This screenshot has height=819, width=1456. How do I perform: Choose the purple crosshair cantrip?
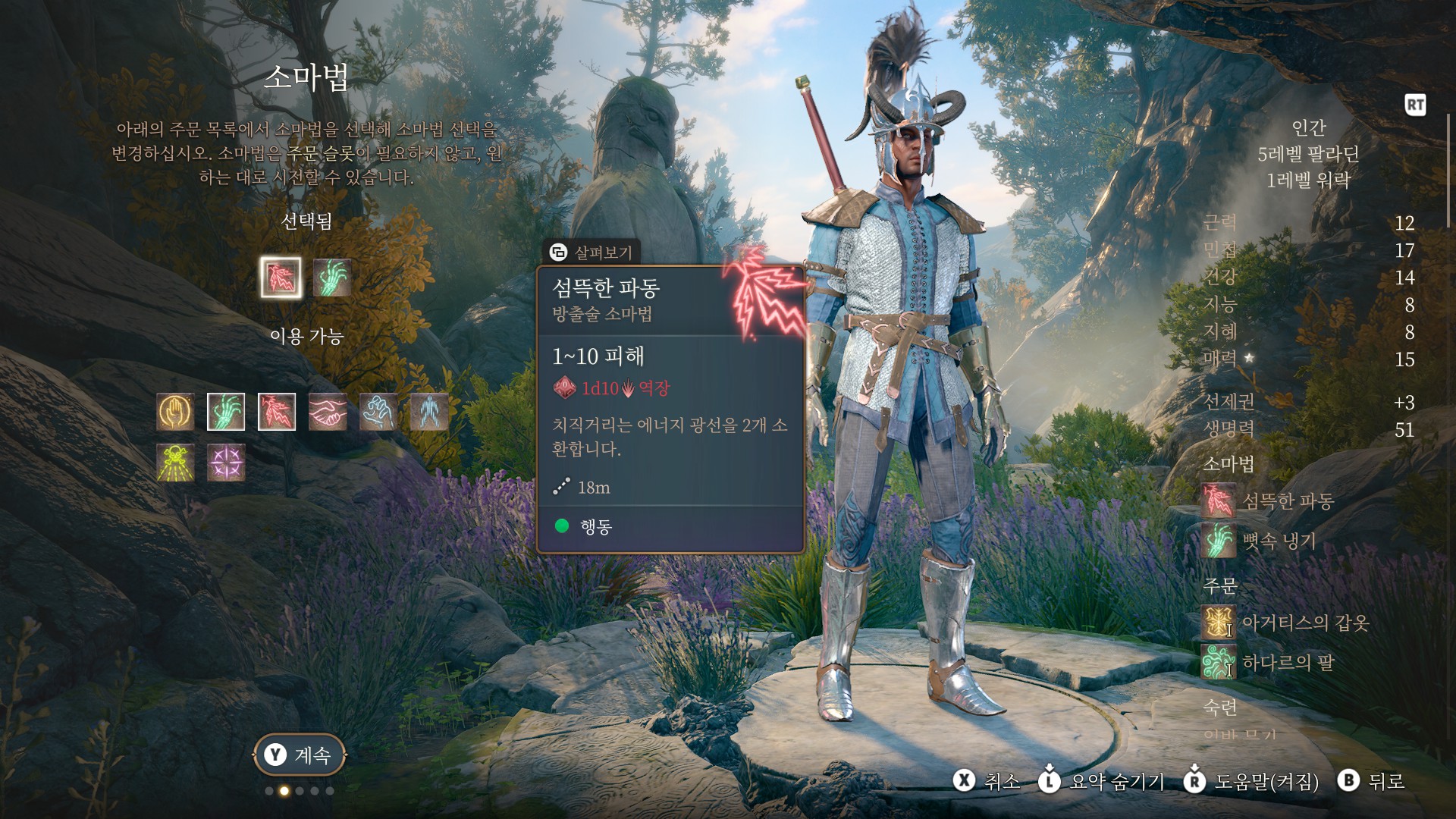click(226, 462)
